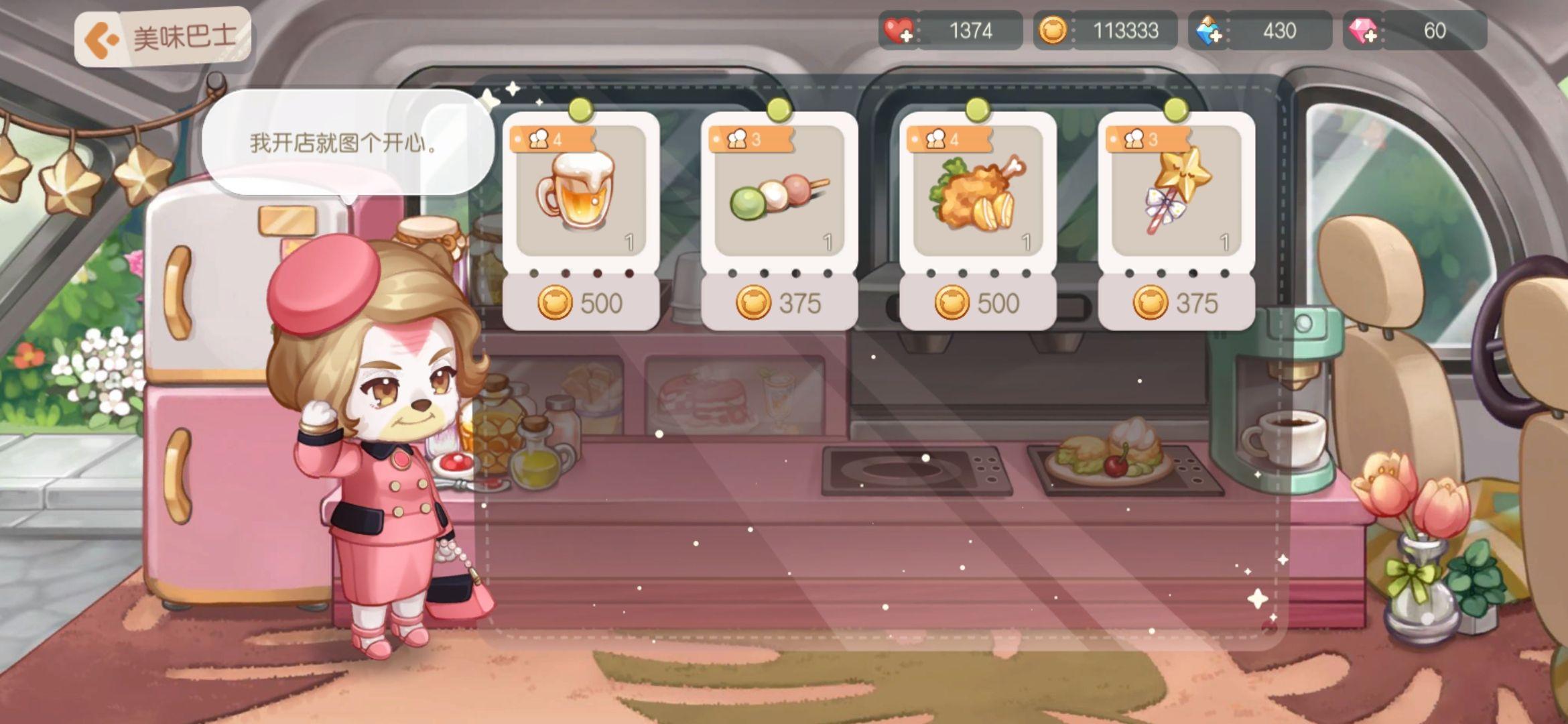
Task: Open the gold coin top-up icon
Action: point(1053,31)
